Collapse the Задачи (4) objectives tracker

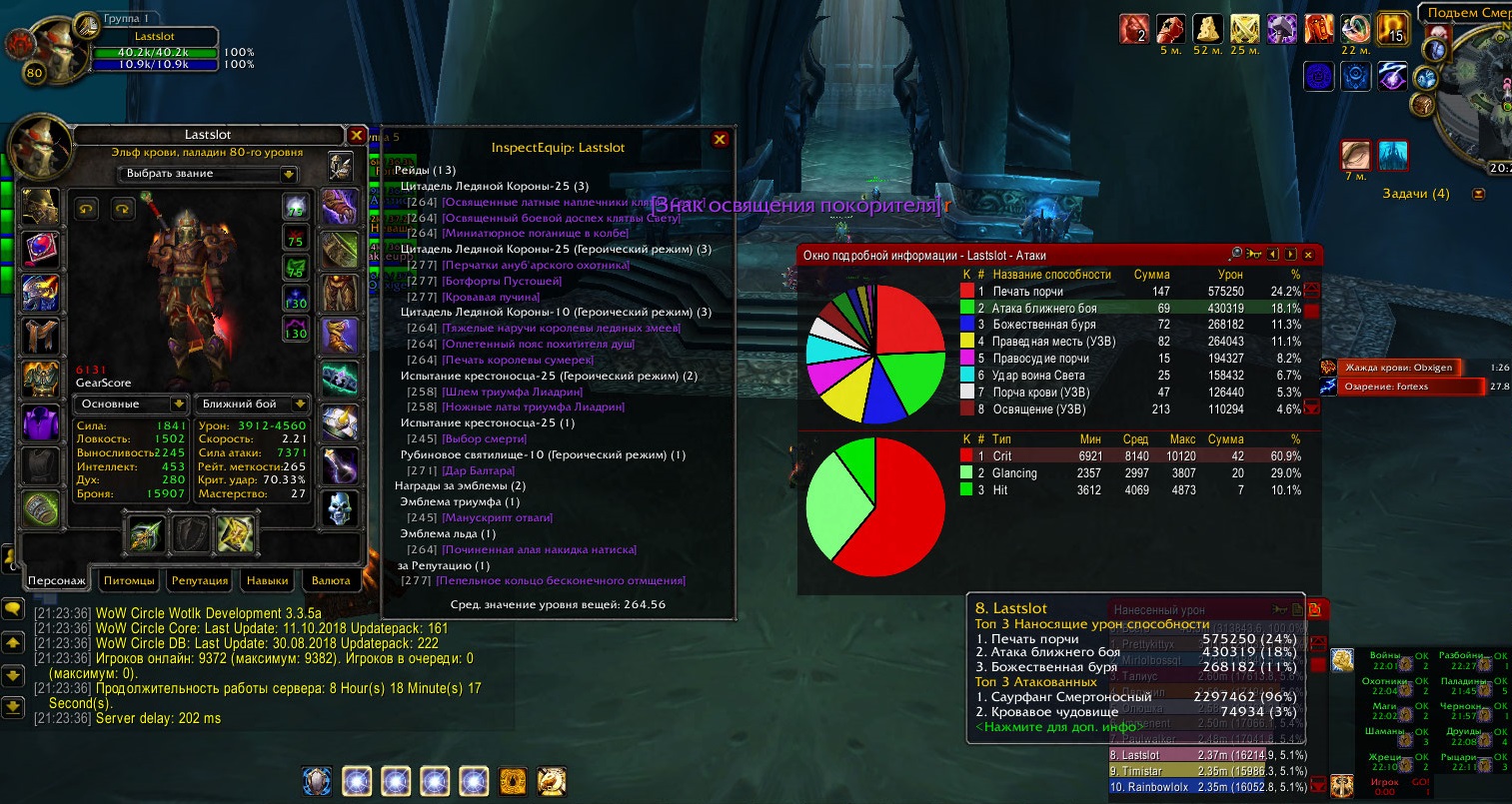coord(1479,194)
